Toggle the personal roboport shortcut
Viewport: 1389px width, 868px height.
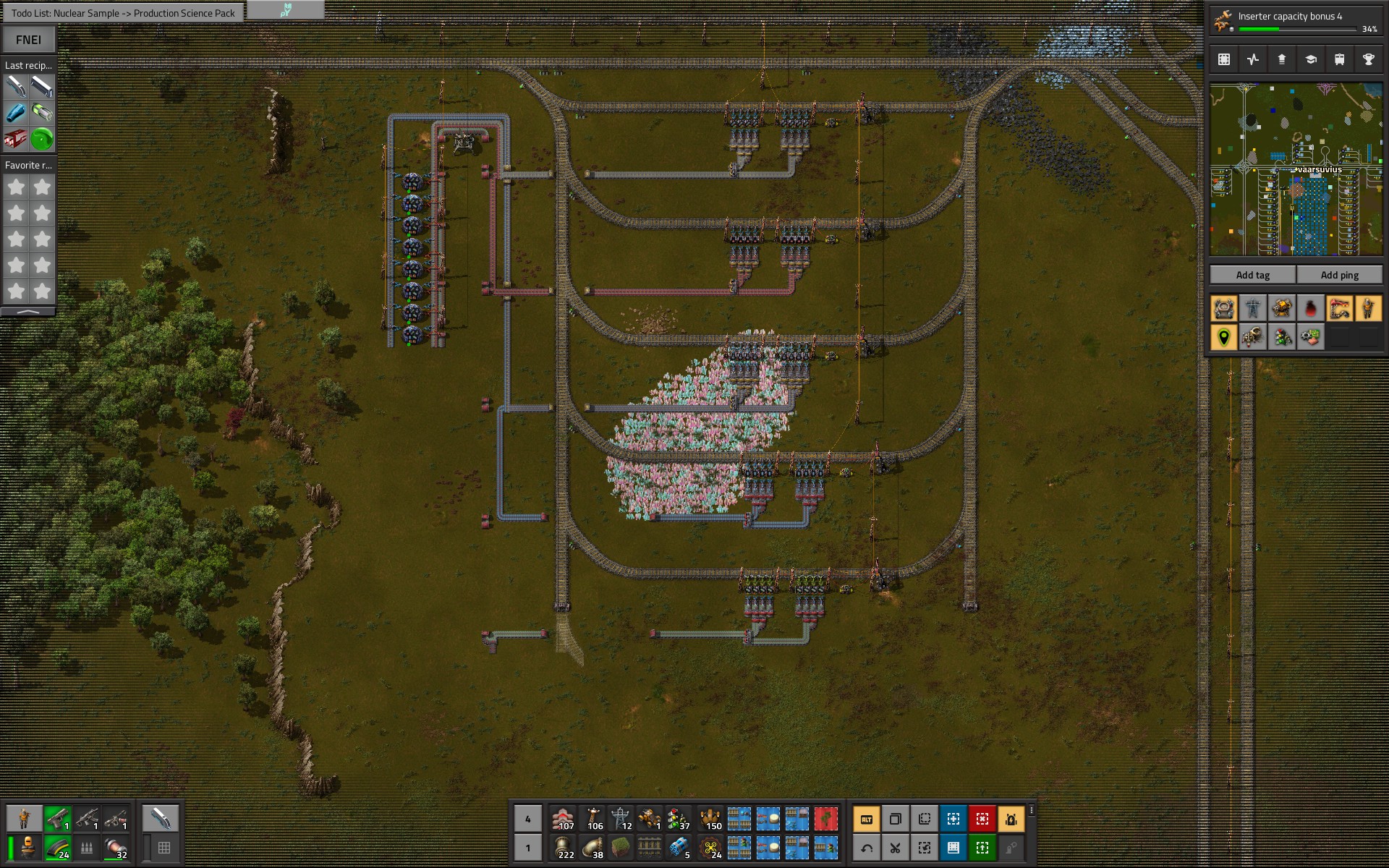pyautogui.click(x=1011, y=819)
